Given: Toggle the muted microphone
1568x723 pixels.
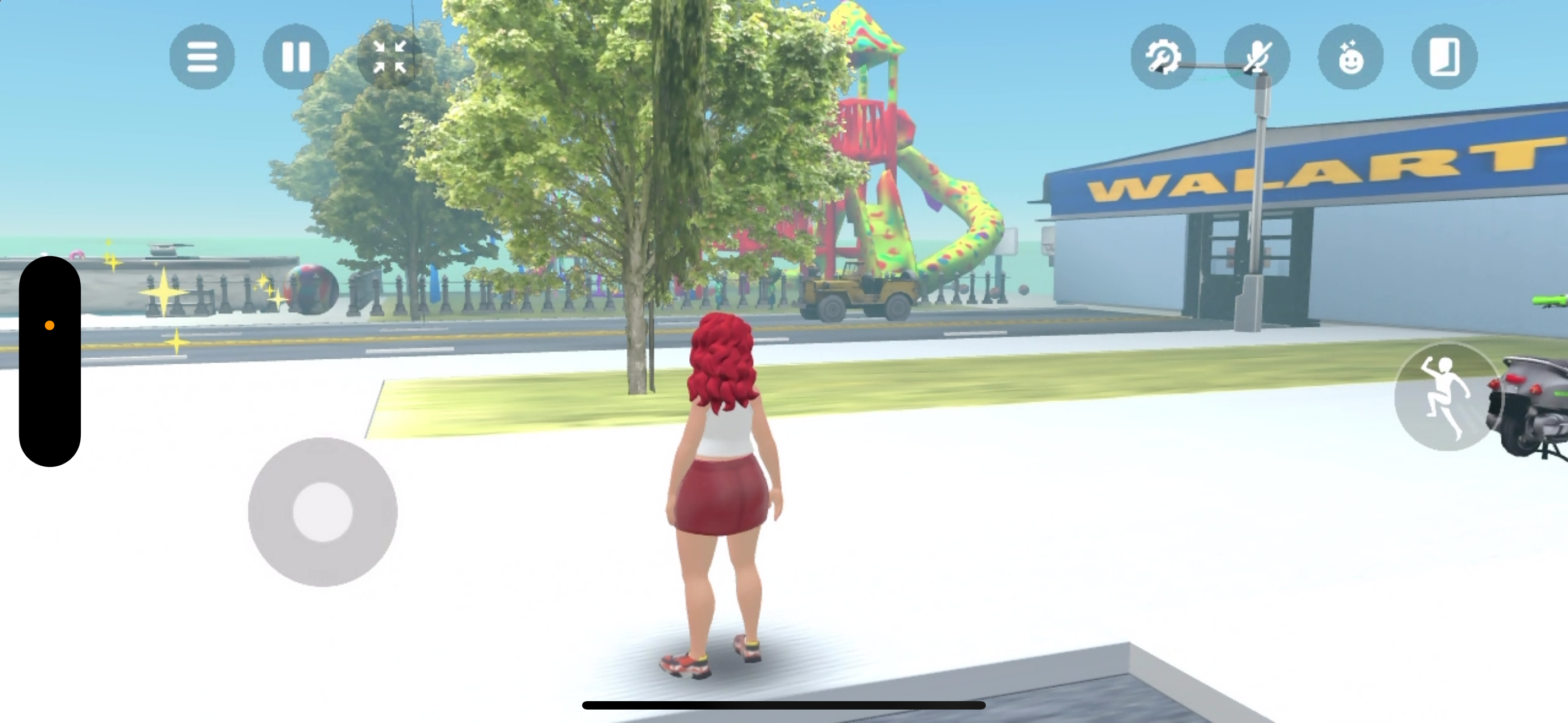Looking at the screenshot, I should (1257, 57).
